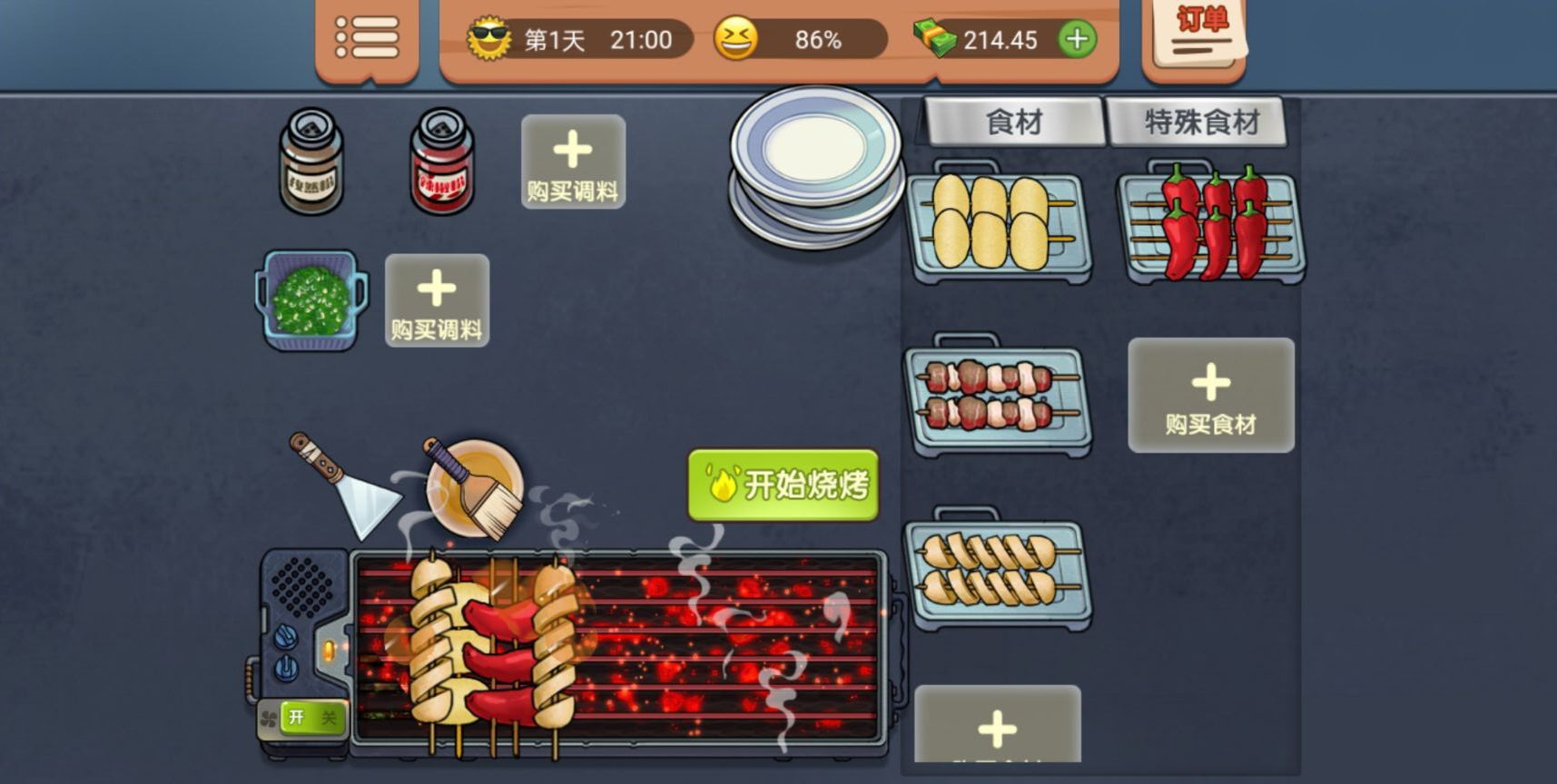This screenshot has height=784, width=1557.
Task: Click the 购买食材 buy ingredients button
Action: [x=1210, y=396]
